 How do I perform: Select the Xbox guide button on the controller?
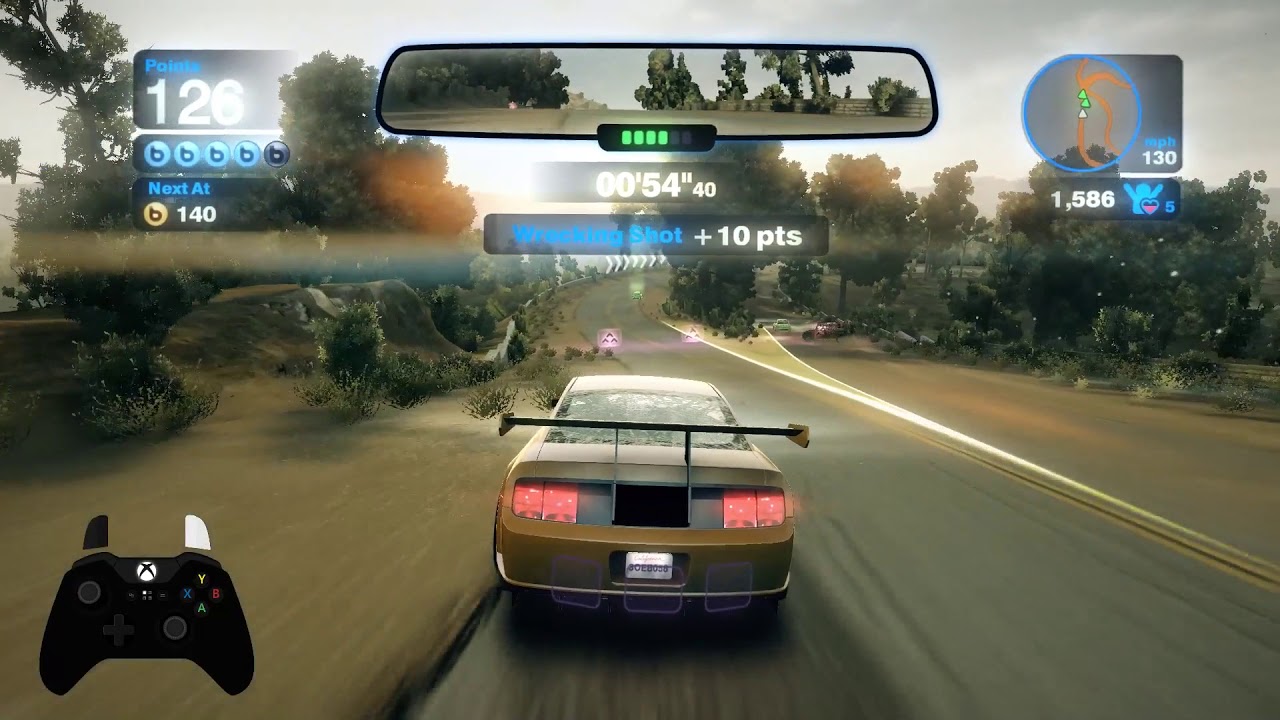coord(146,569)
